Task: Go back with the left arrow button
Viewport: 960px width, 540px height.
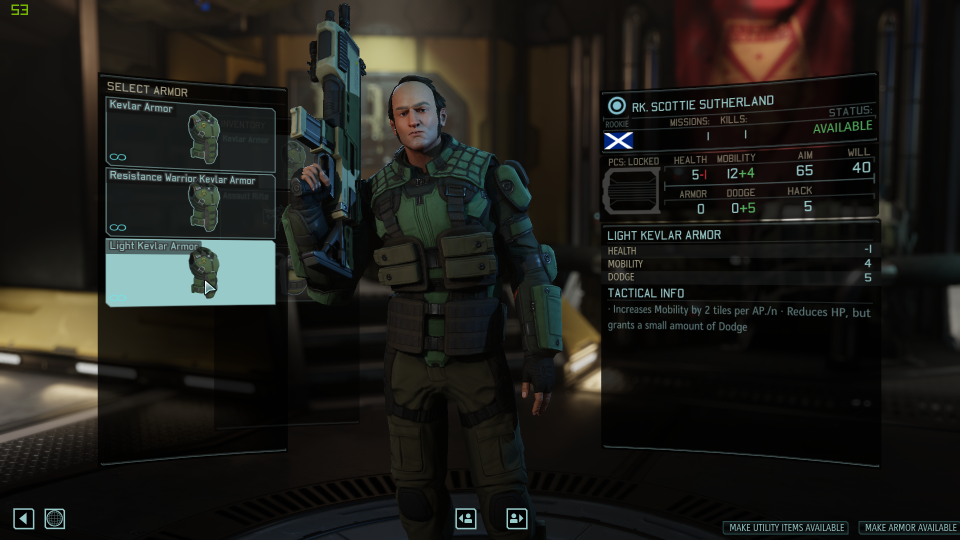Action: tap(24, 518)
